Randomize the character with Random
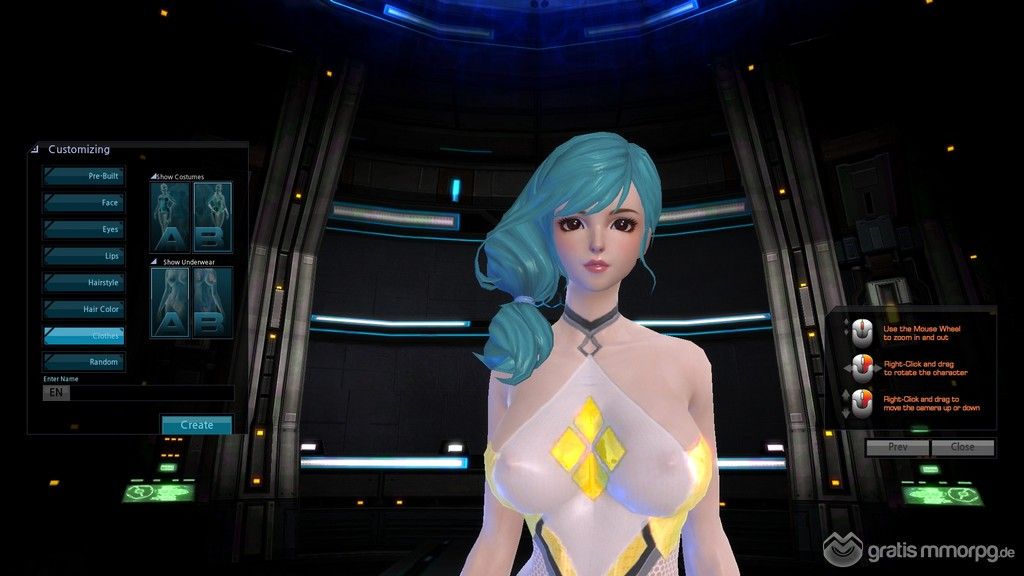This screenshot has height=576, width=1024. (x=84, y=362)
